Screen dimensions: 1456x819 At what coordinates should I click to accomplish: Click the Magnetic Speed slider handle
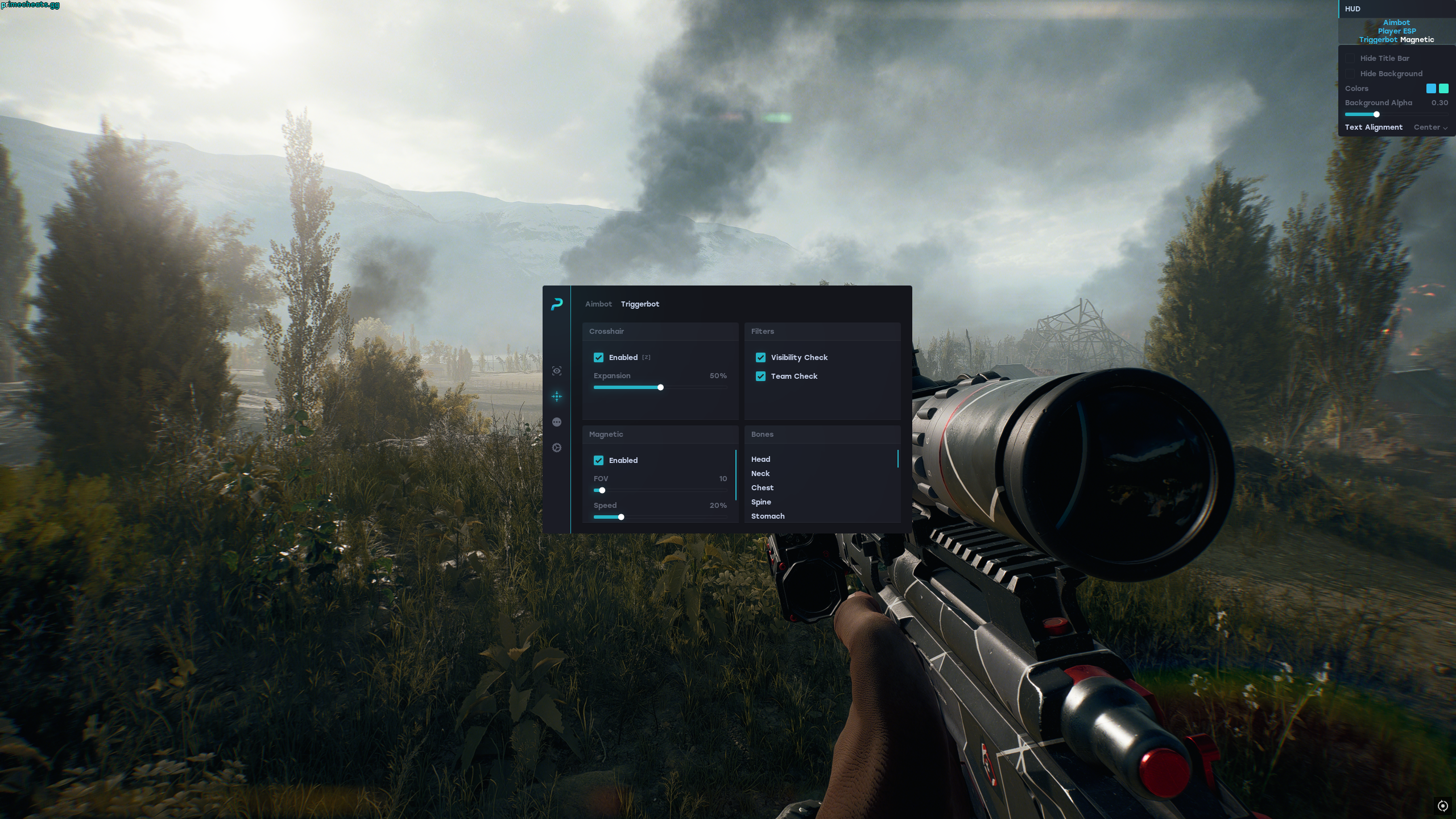tap(621, 517)
